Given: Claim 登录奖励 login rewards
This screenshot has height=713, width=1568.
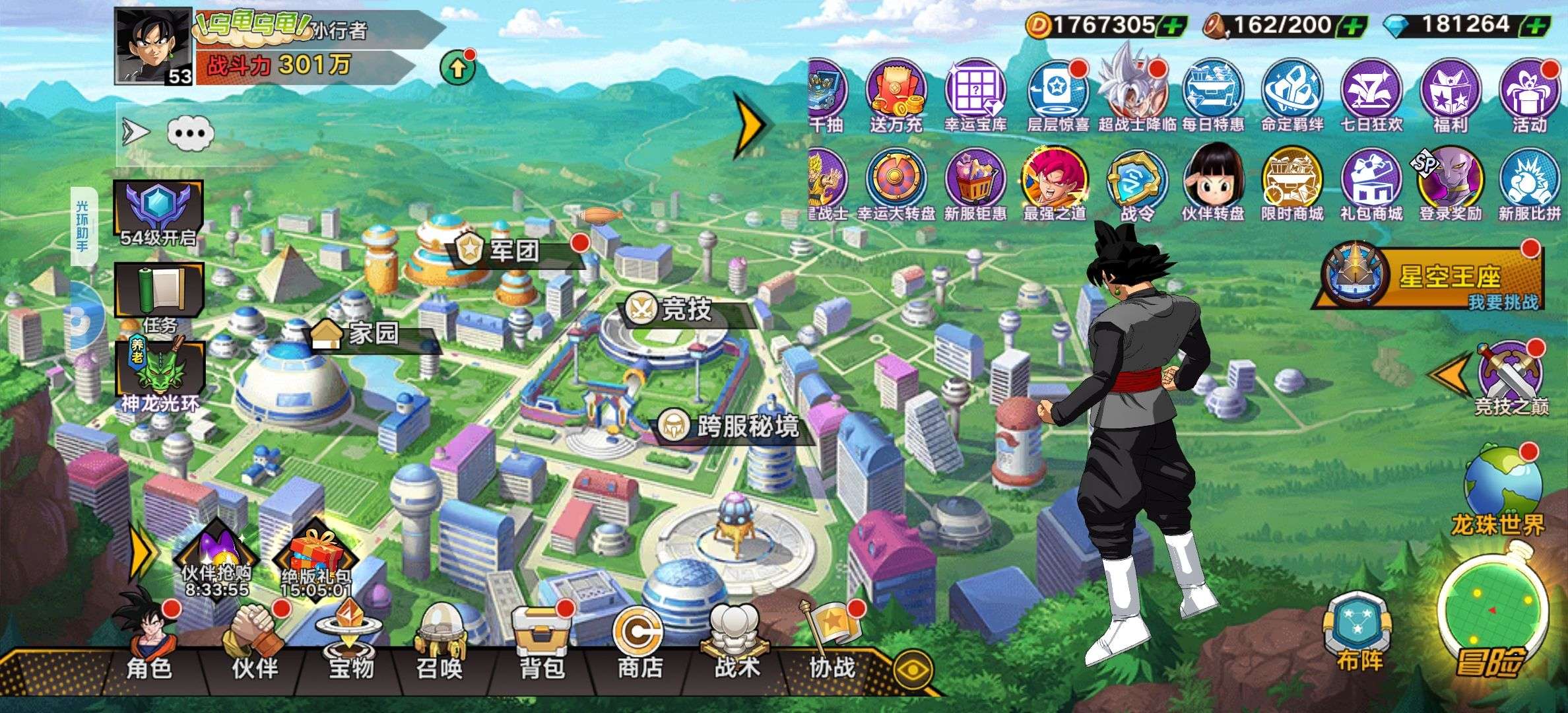Looking at the screenshot, I should point(1450,184).
